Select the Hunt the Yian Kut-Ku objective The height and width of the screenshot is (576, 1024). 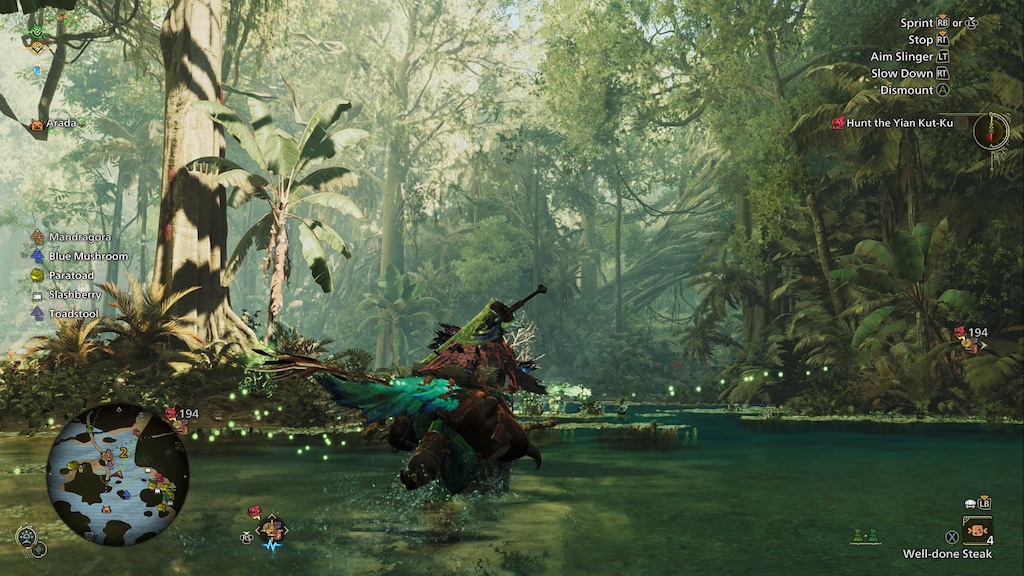tap(899, 123)
